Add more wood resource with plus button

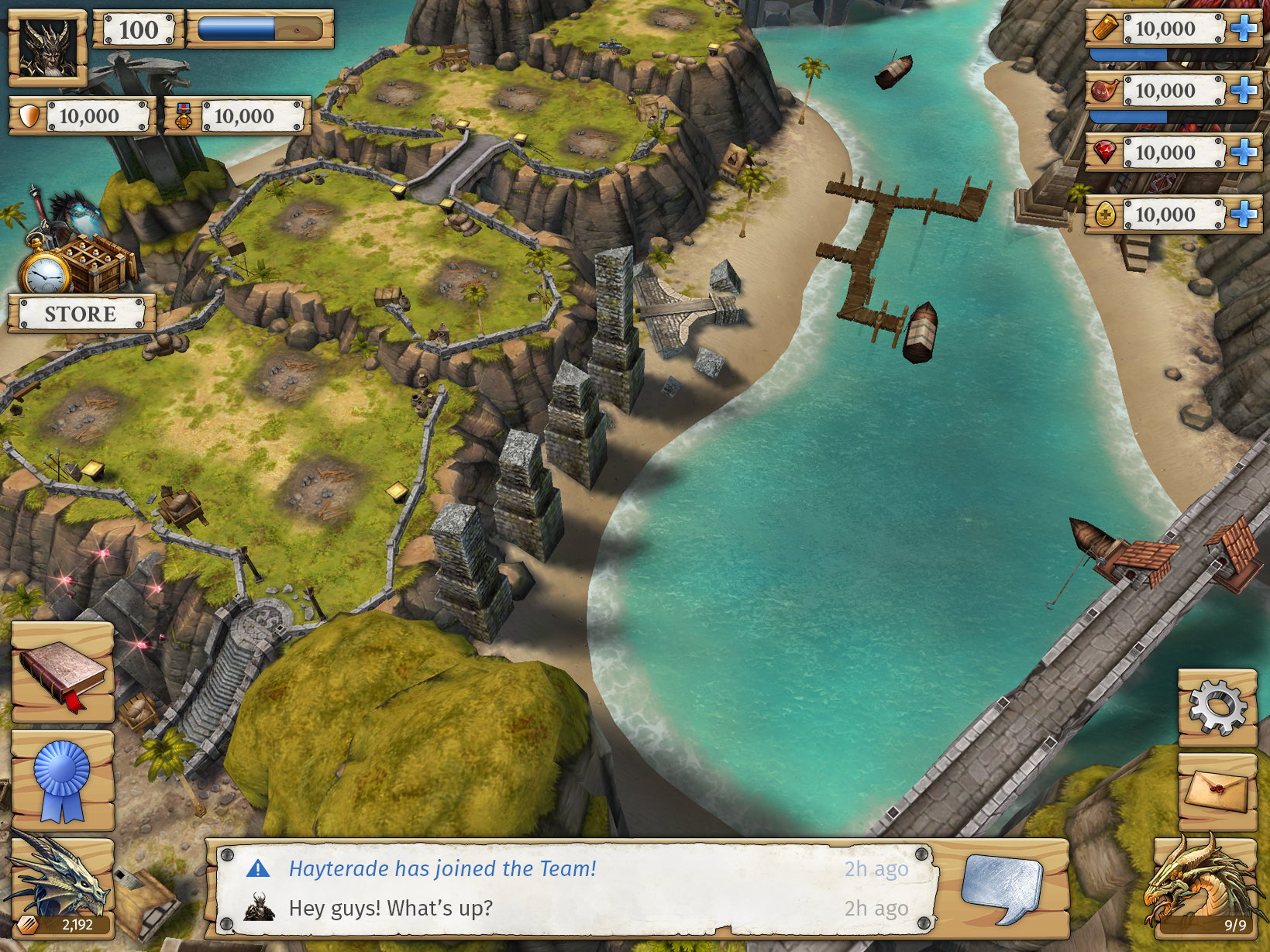1244,29
